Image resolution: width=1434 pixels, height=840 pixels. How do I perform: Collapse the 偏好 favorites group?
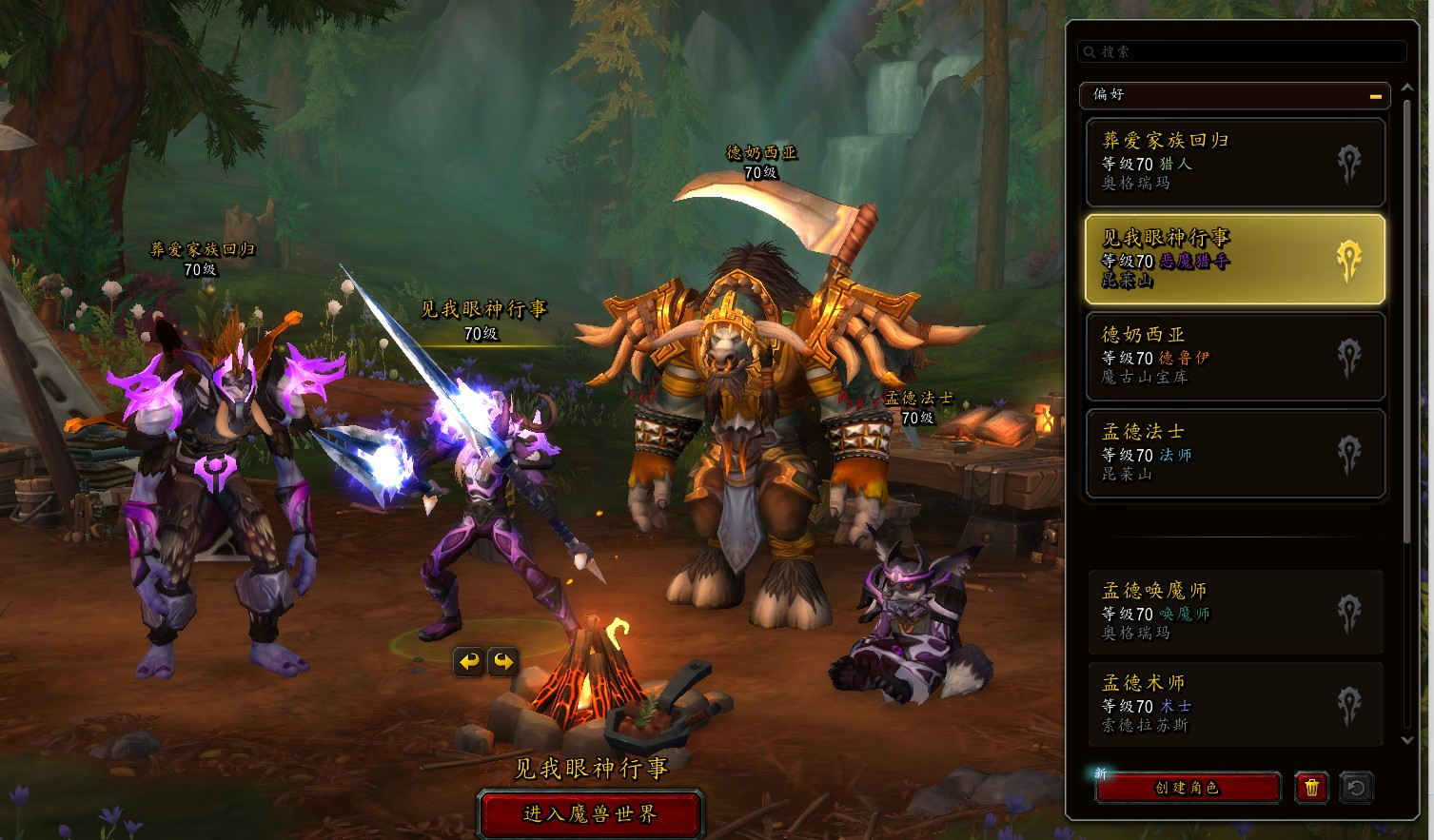(x=1375, y=96)
